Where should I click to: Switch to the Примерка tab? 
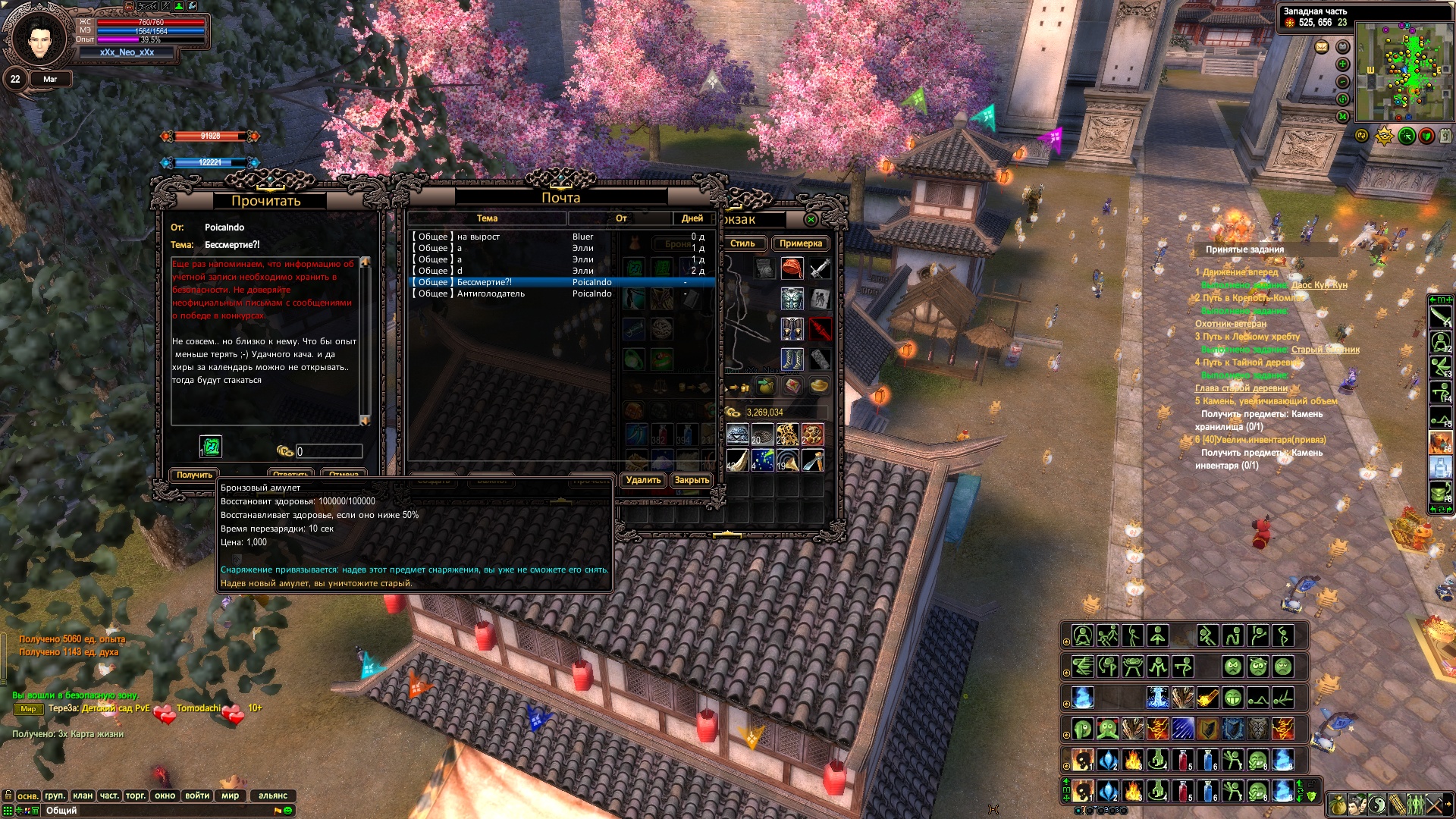click(800, 243)
